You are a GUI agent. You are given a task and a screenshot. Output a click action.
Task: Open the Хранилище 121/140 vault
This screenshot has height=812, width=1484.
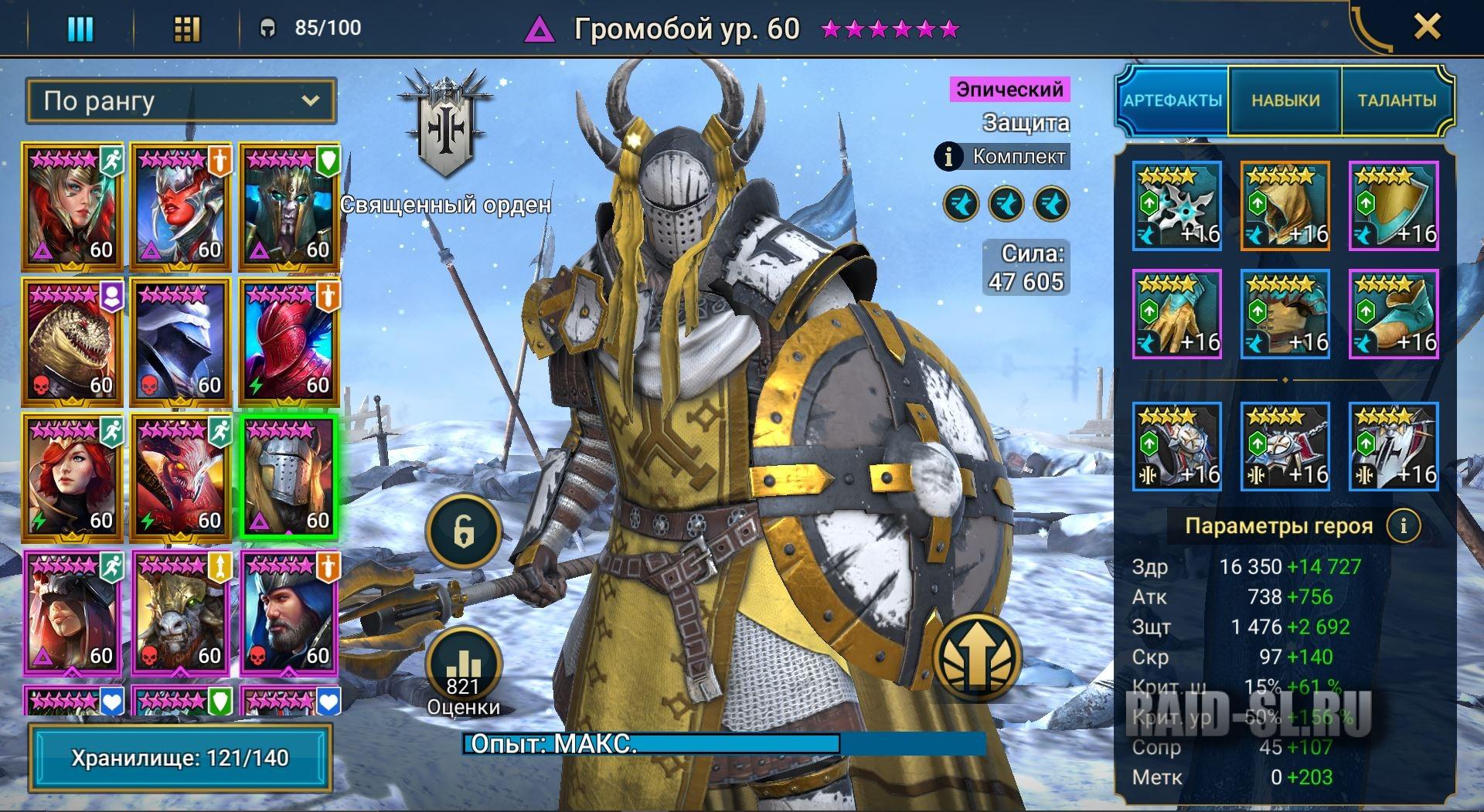[180, 758]
